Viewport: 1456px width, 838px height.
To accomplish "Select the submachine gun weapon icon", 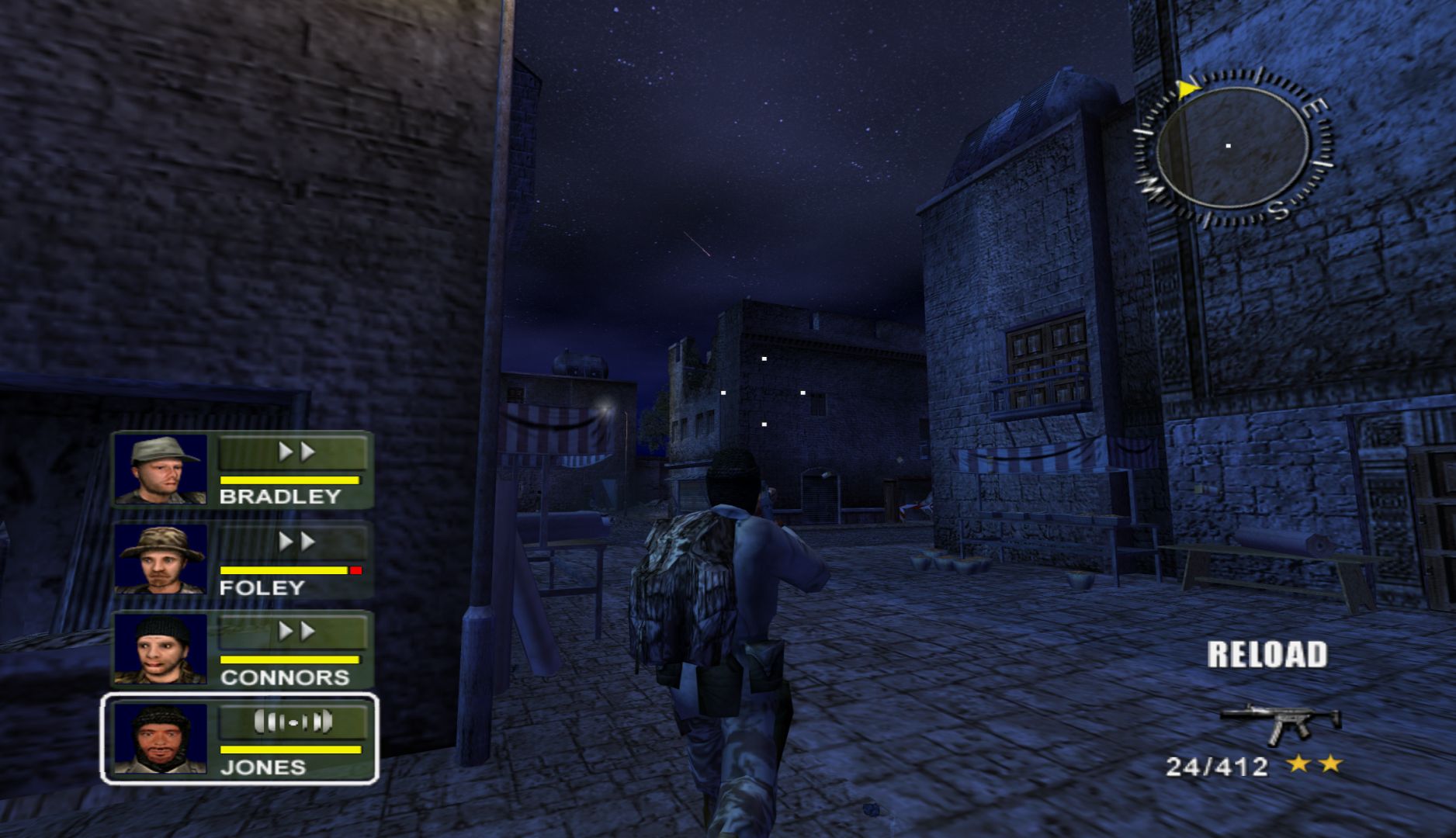I will click(x=1280, y=722).
